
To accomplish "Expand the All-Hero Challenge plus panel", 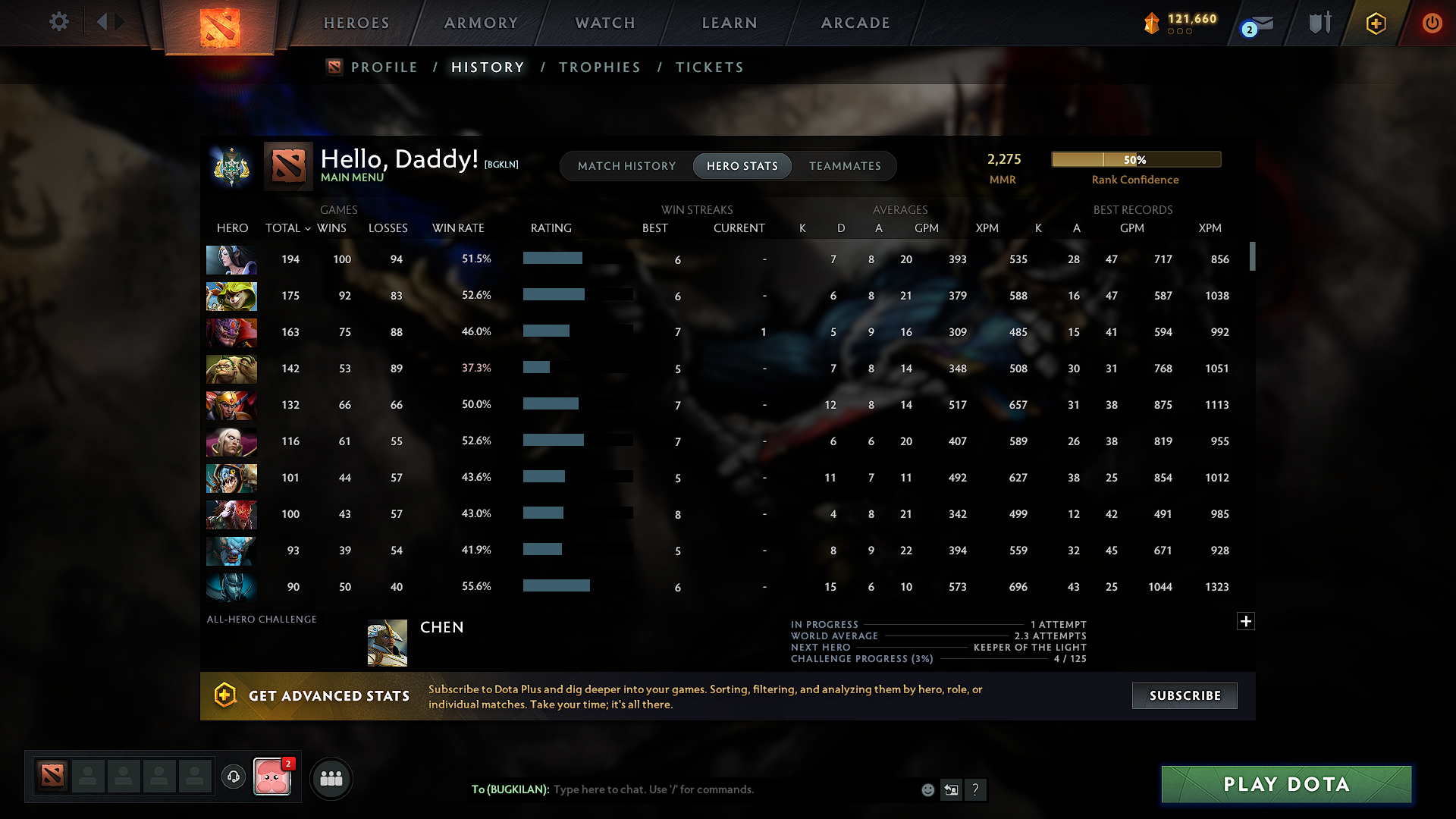I will (x=1245, y=621).
